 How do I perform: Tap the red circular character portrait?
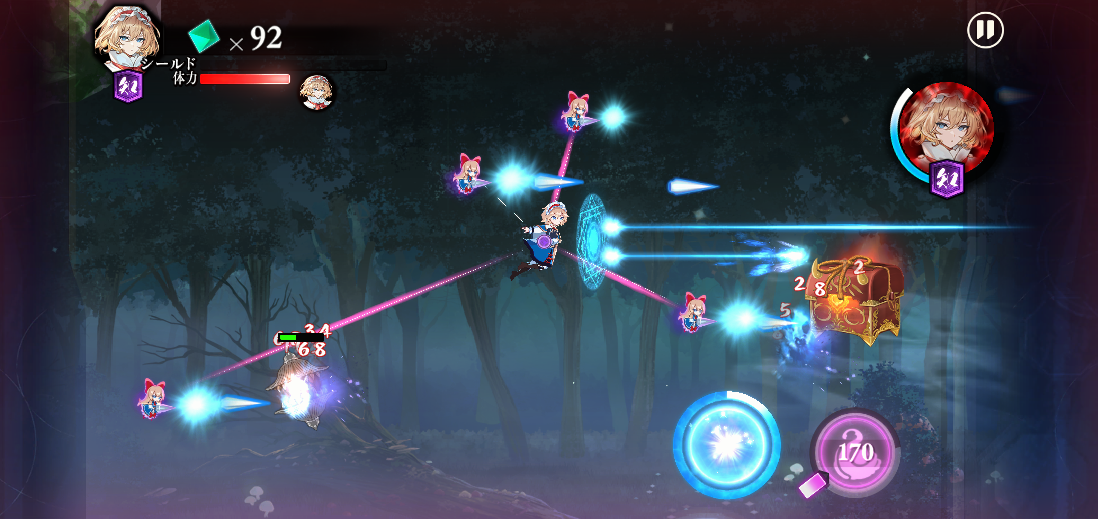[945, 127]
